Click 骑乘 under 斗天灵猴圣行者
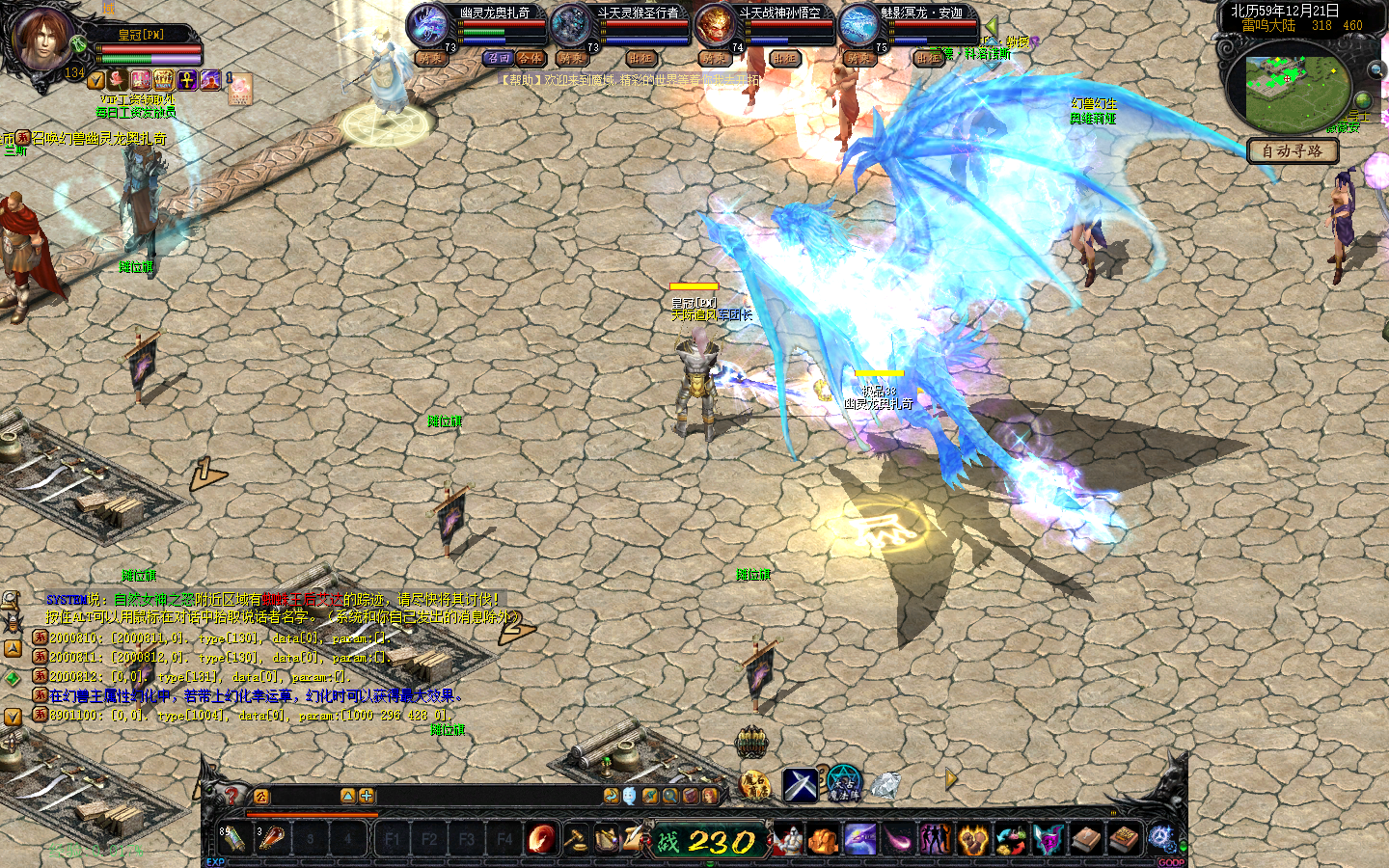The image size is (1389, 868). coord(571,59)
